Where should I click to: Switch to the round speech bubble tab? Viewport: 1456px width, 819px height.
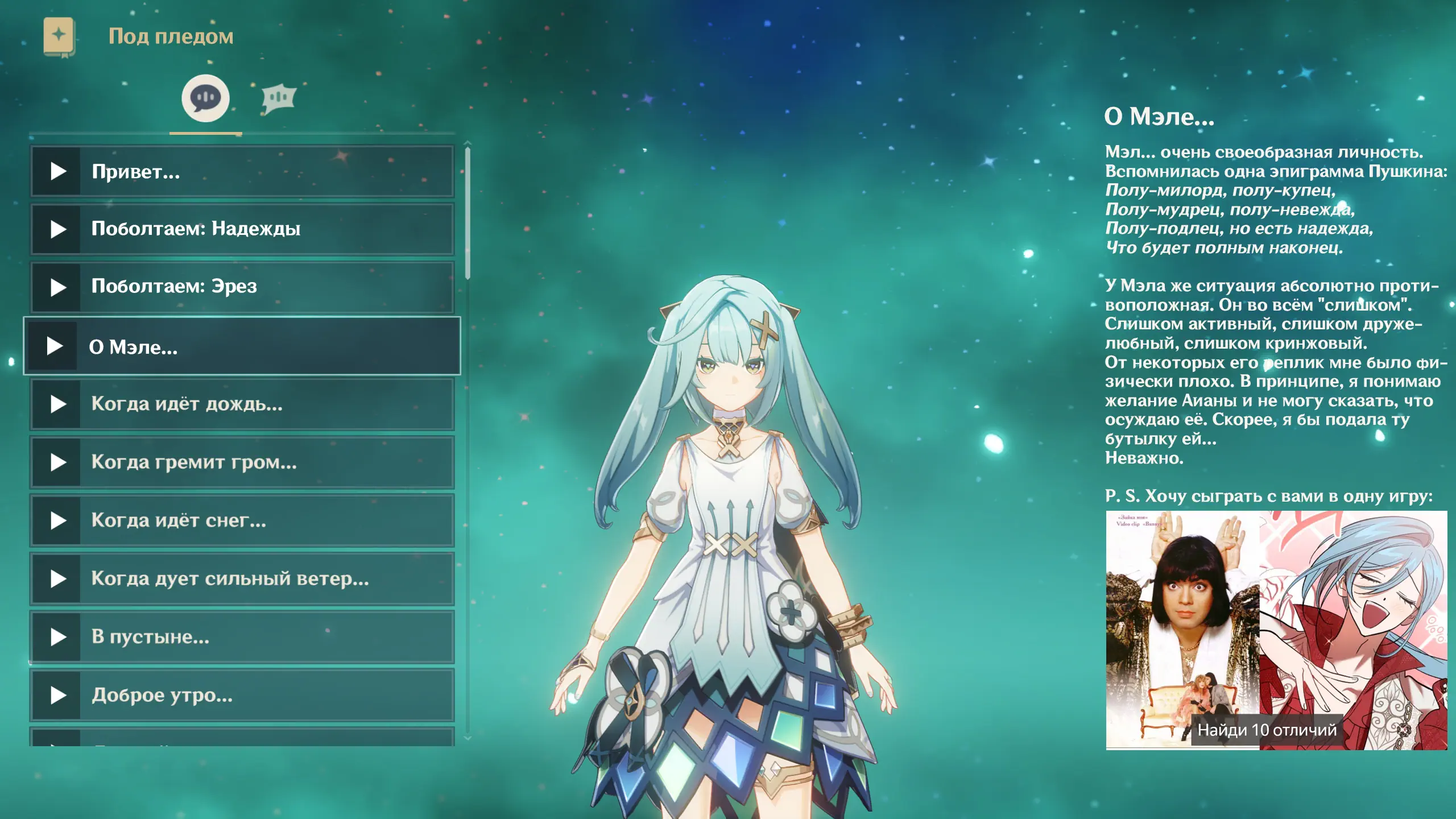pyautogui.click(x=205, y=98)
